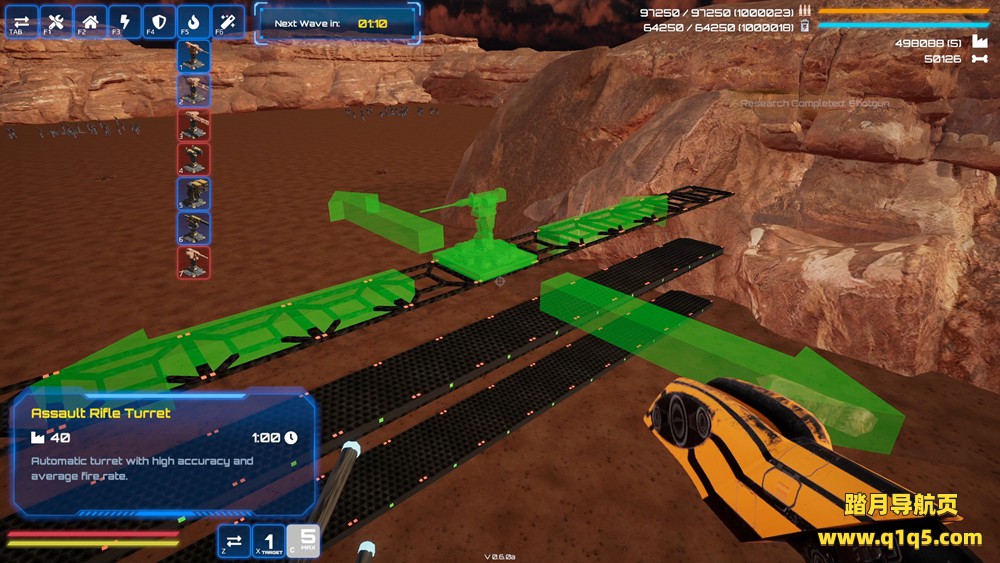Choose the red-framed turret in slot 7
Screen dimensions: 1000x563
click(x=194, y=262)
